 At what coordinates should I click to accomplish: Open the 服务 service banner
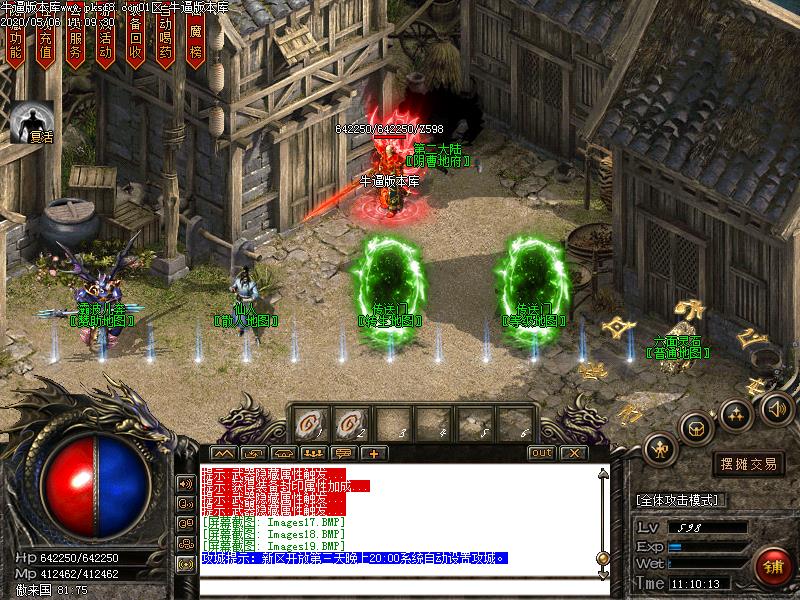coord(76,42)
